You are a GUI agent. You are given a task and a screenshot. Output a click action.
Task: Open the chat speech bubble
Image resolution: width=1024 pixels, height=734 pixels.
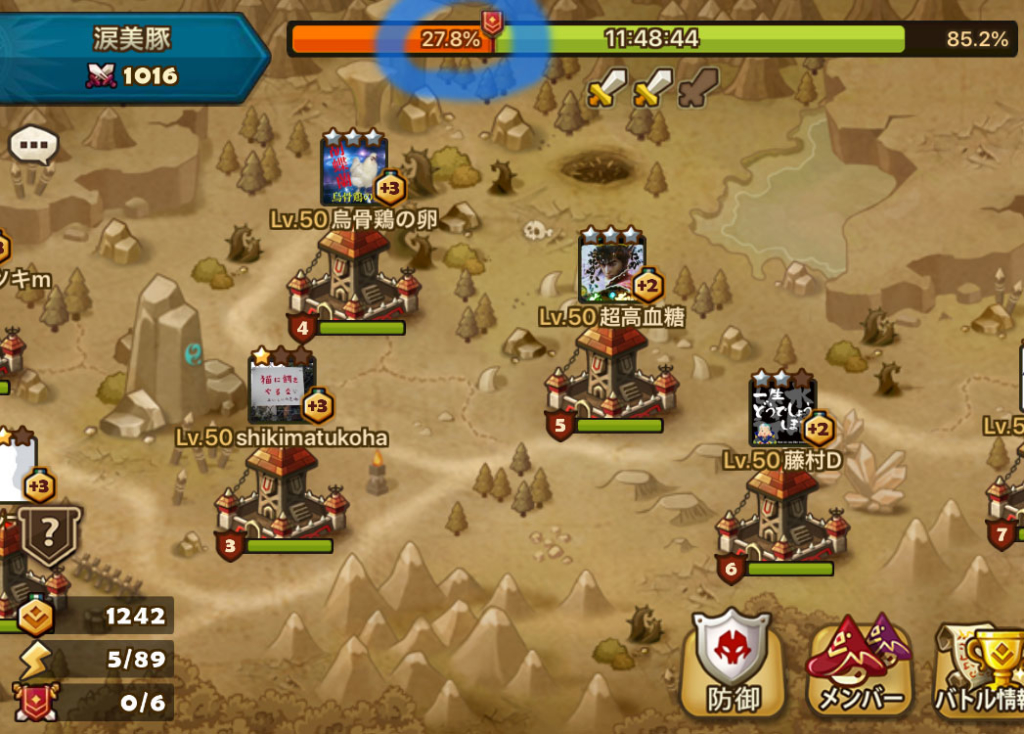click(33, 146)
